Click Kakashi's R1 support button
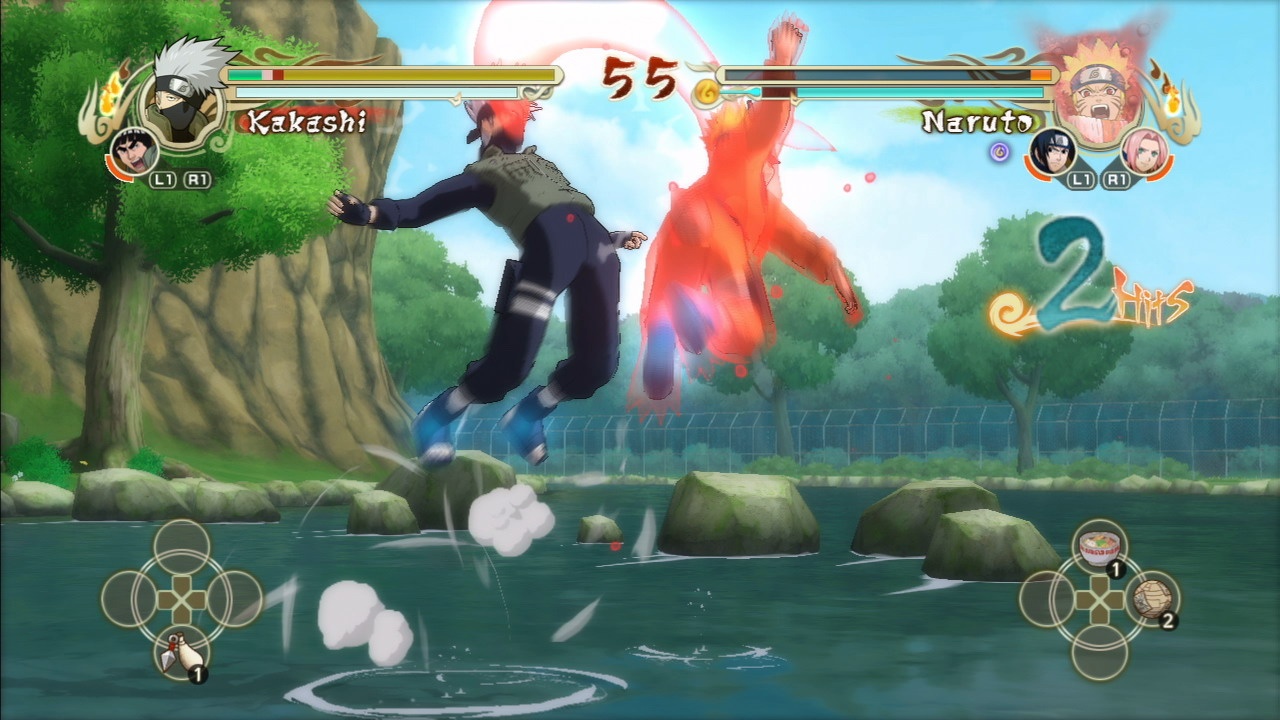1280x720 pixels. (197, 179)
